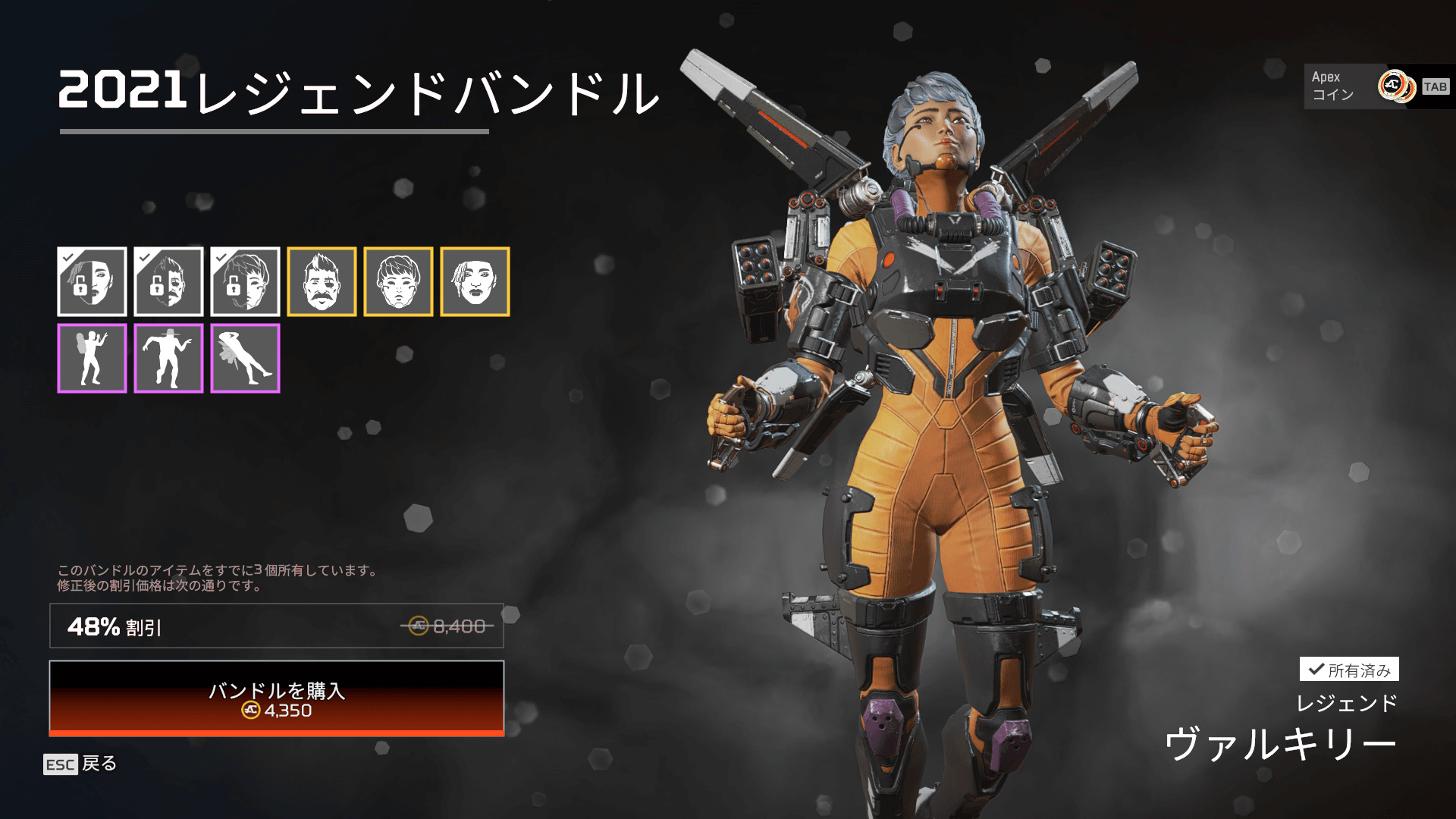Choose the hat-wearing dancer emote tile
Screen dimensions: 1456x819
[168, 358]
